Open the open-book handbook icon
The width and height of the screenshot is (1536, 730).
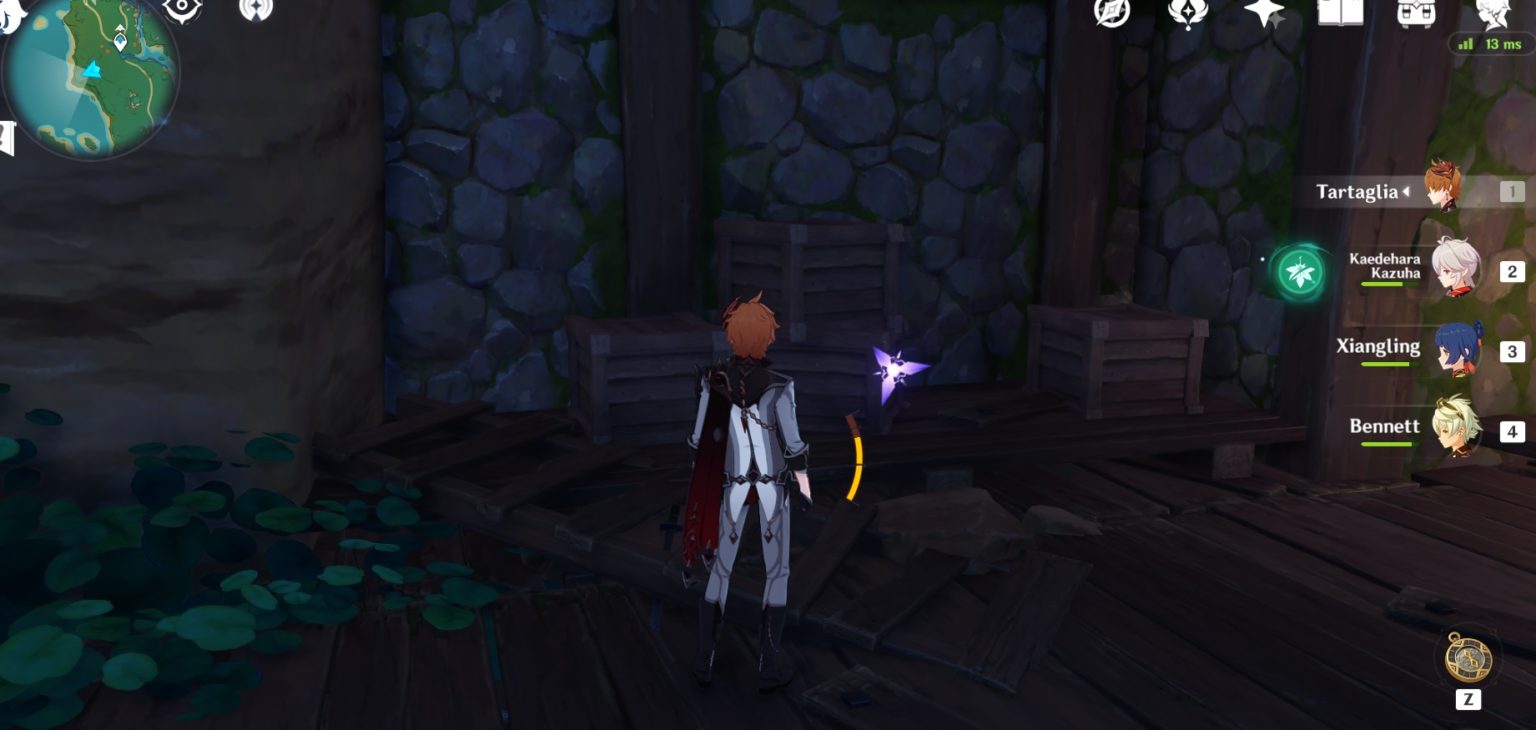(1340, 12)
